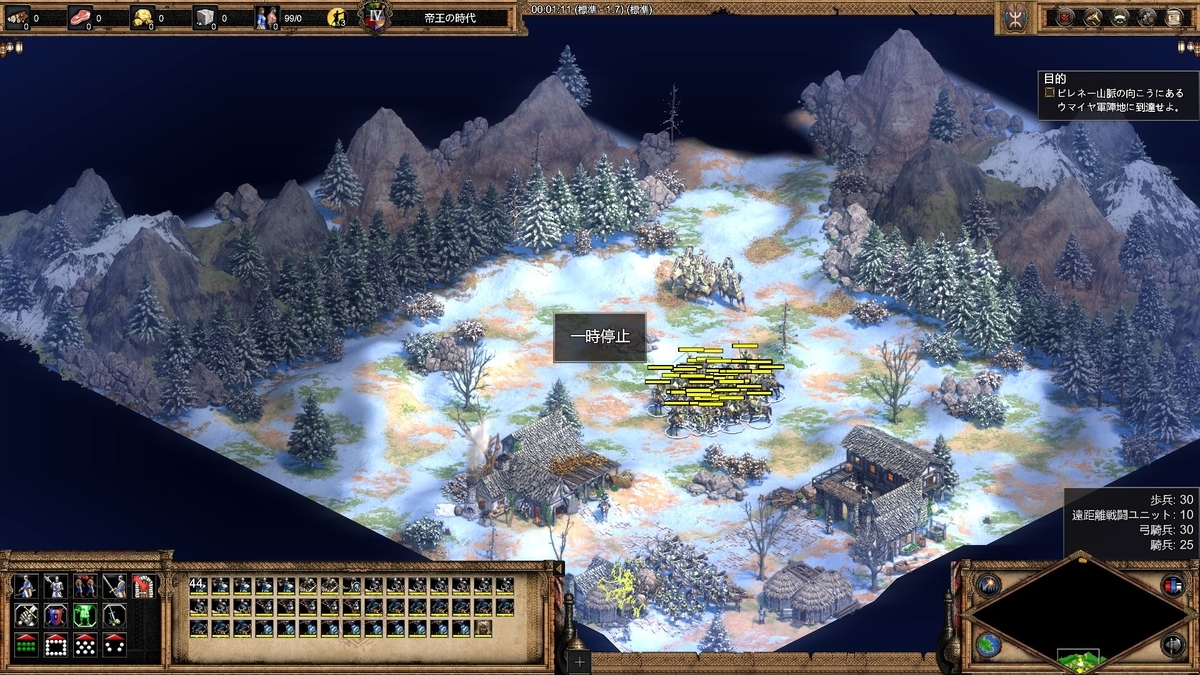Screen dimensions: 1200x675
Task: Toggle the minimap colored banners button
Action: tap(1172, 586)
